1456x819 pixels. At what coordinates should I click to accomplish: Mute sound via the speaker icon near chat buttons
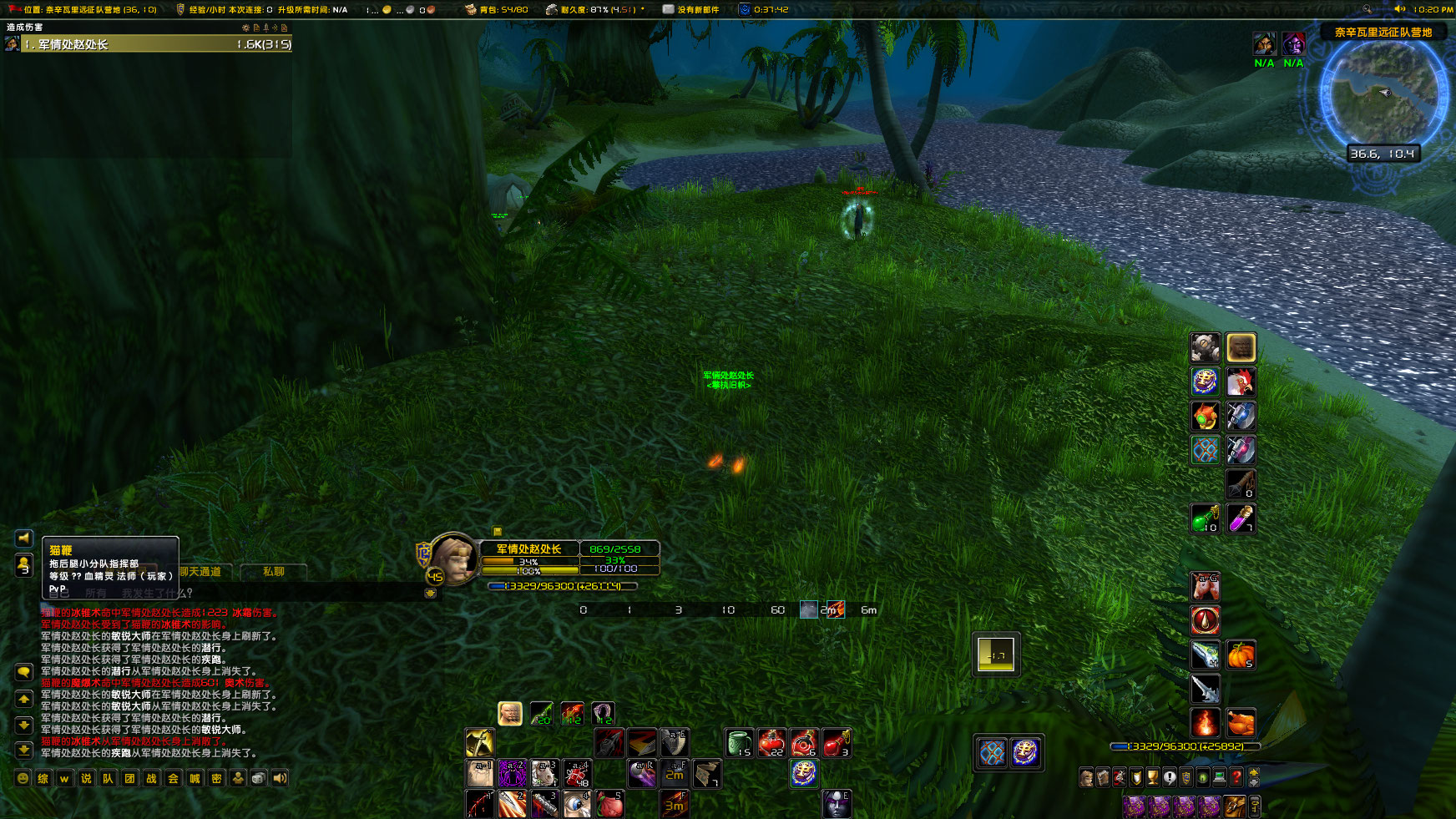(278, 778)
